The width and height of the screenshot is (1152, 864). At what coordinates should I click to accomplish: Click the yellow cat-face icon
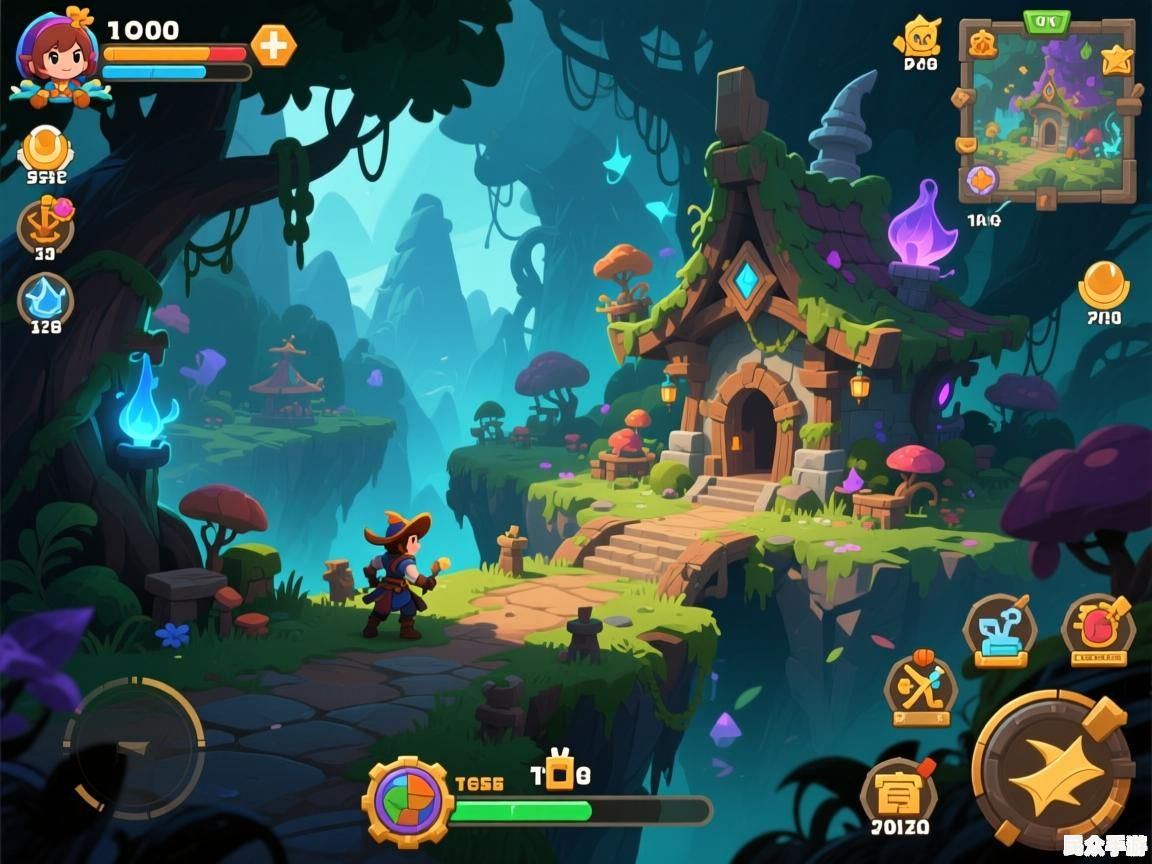[919, 38]
